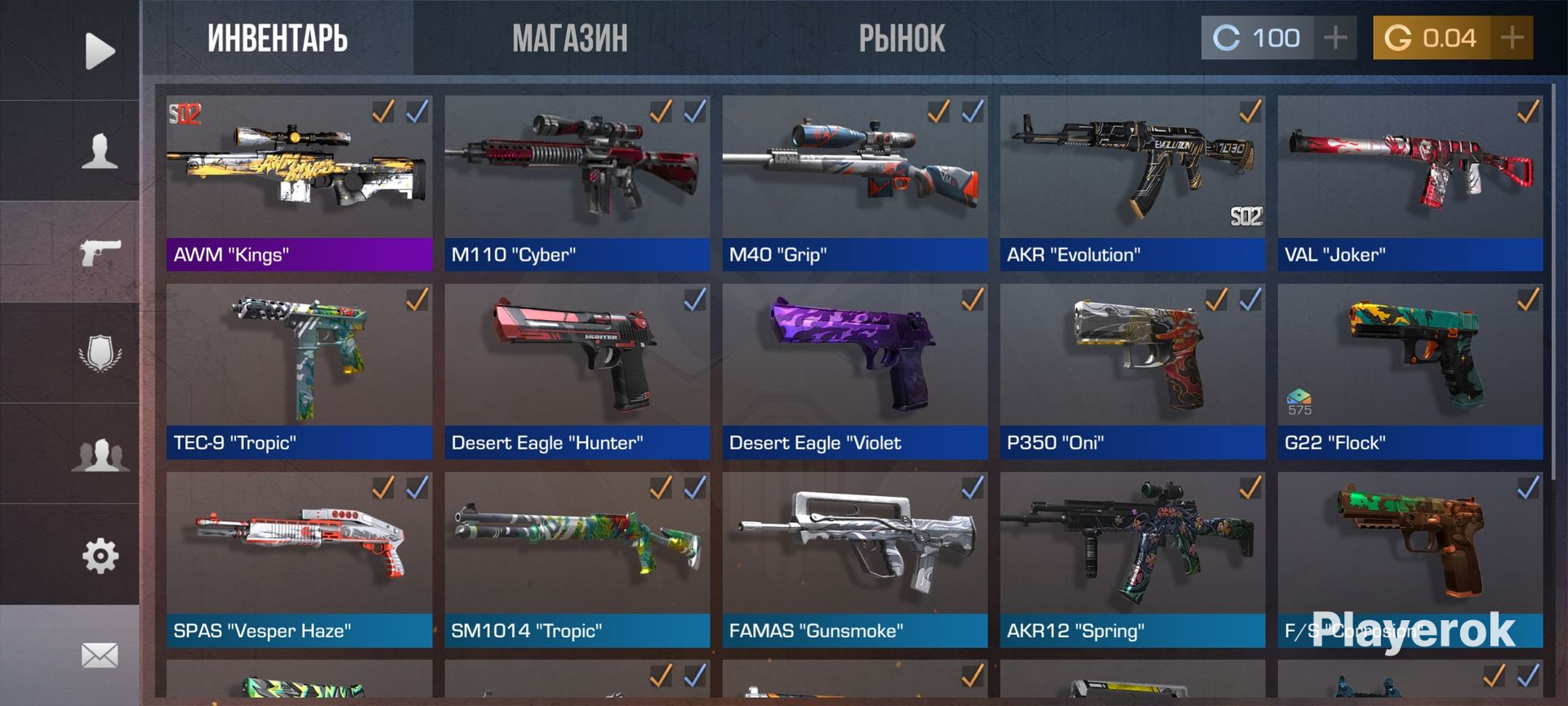
Task: Tap the play arrow in the sidebar
Action: coord(100,51)
